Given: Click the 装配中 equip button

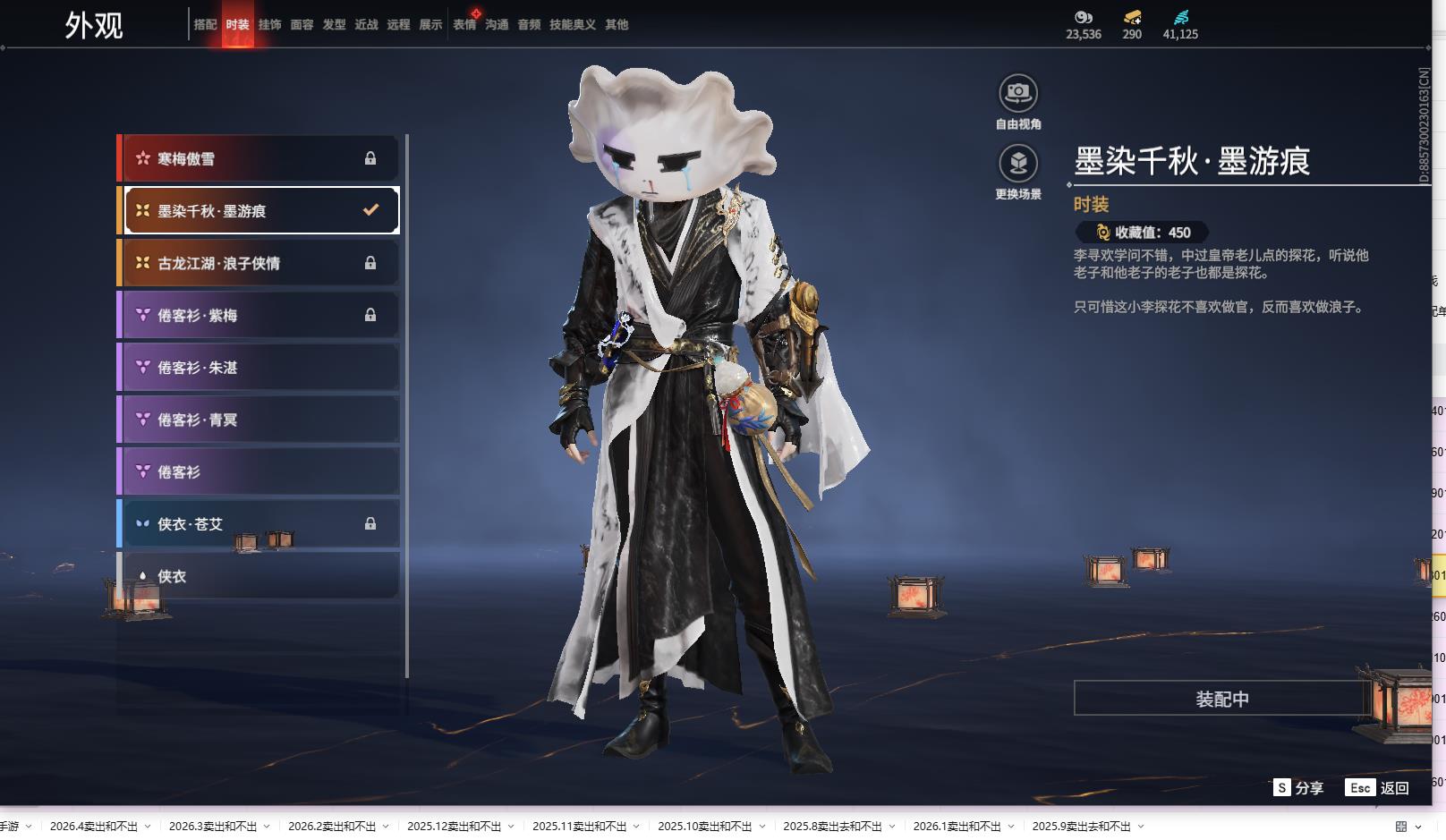Looking at the screenshot, I should click(x=1221, y=699).
